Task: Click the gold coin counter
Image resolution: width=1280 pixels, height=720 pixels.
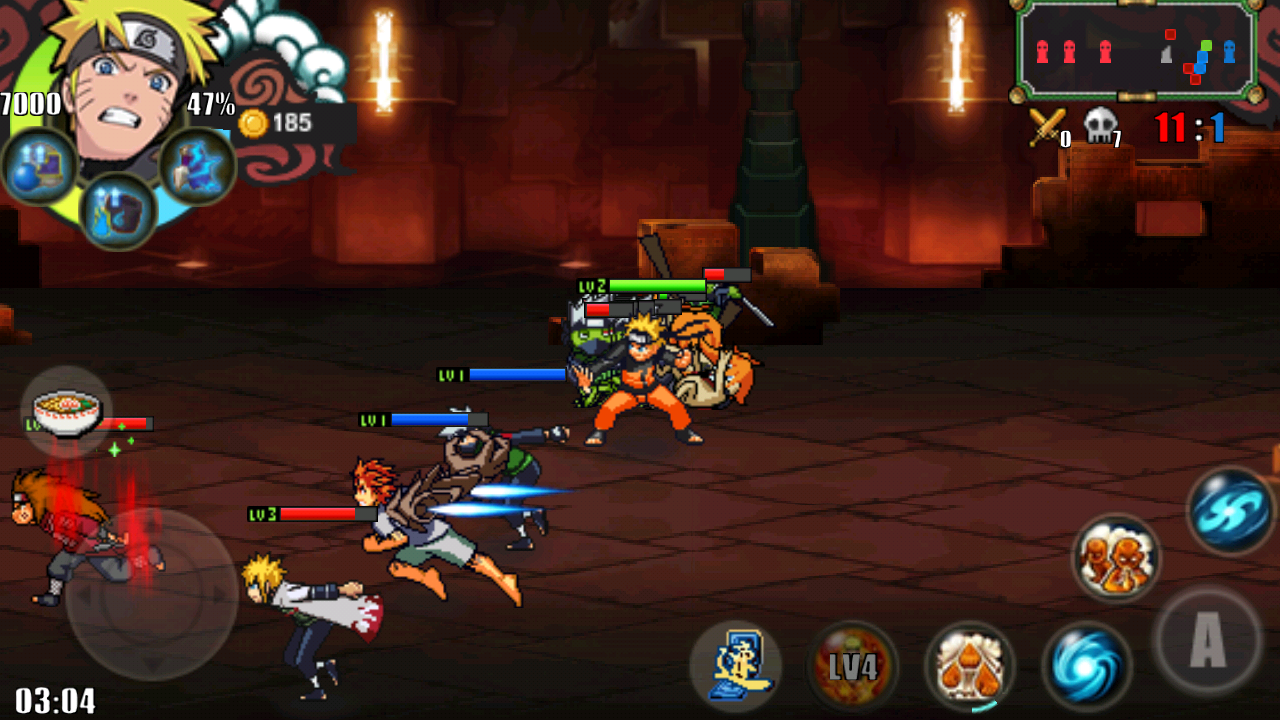Action: (278, 123)
